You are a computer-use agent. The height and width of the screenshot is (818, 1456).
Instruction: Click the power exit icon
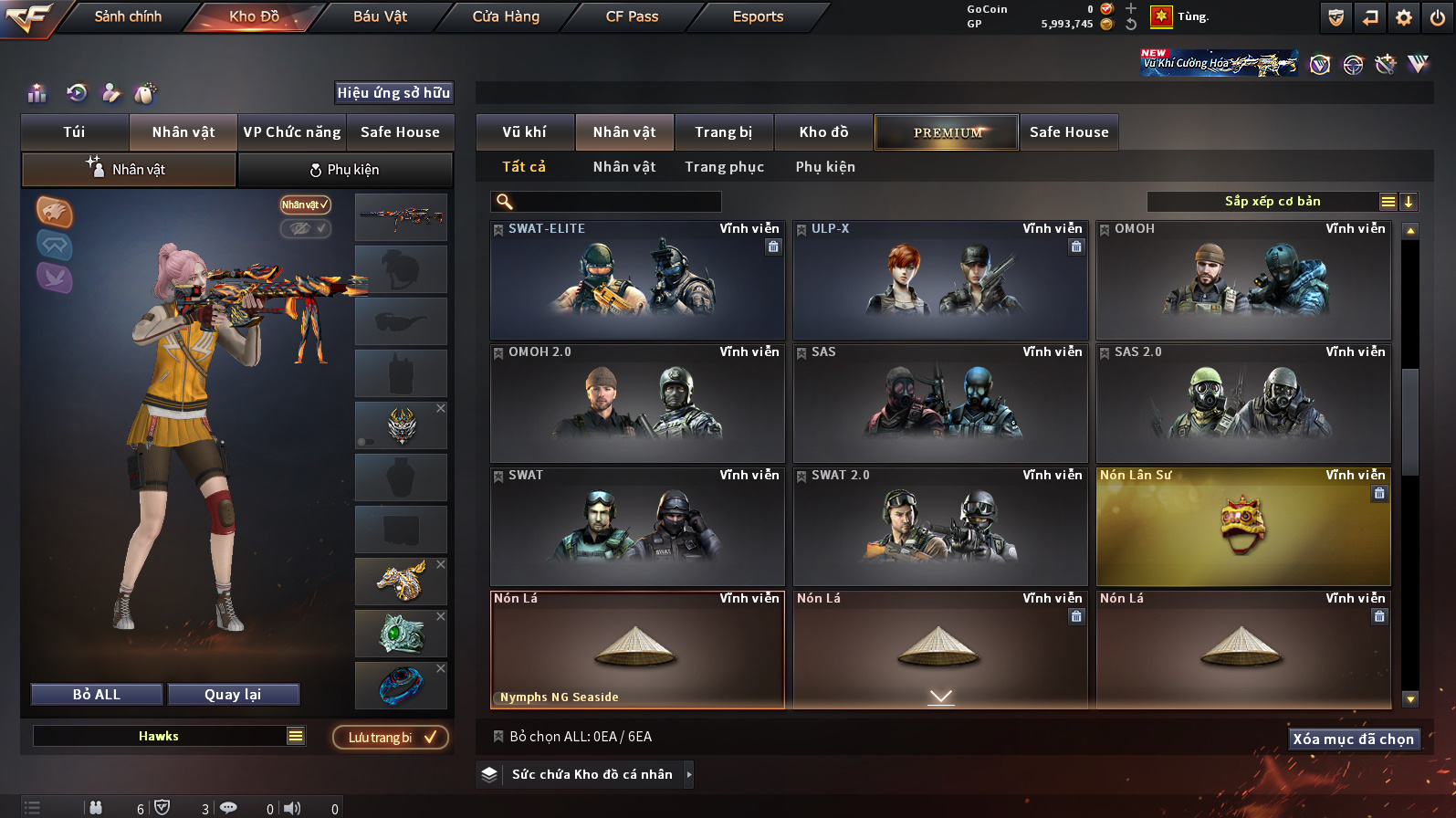tap(1437, 17)
